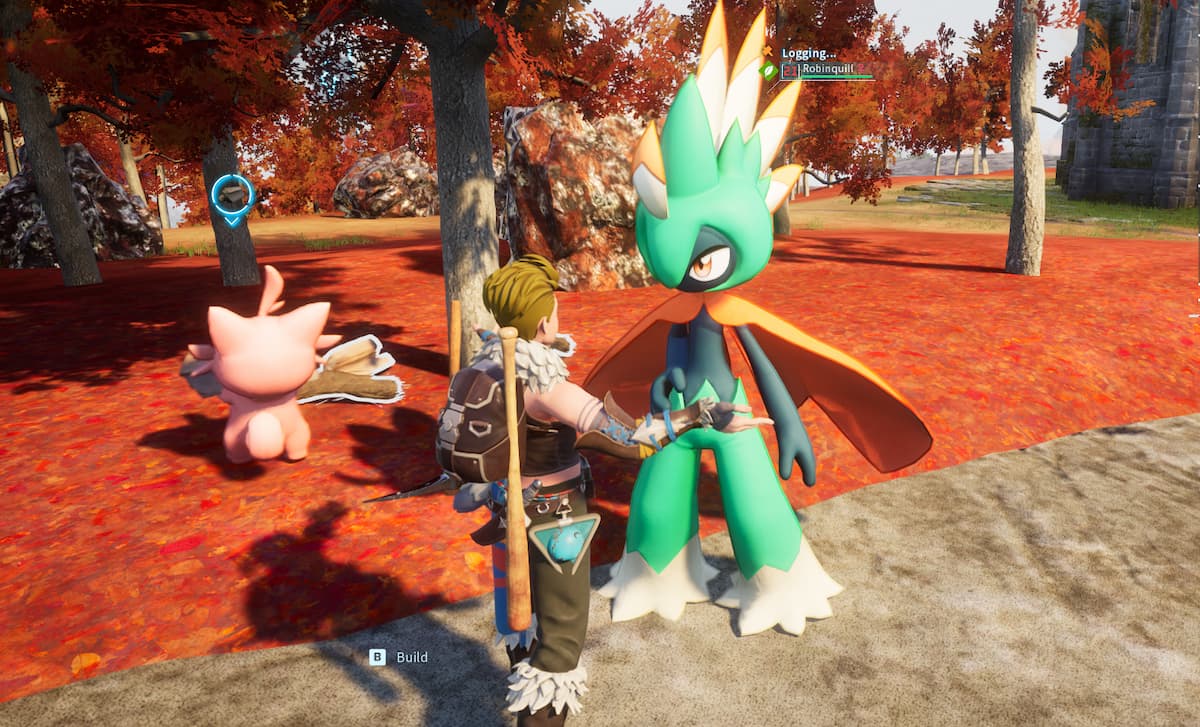Select the Robinquill name tag
This screenshot has width=1200, height=727.
click(x=826, y=71)
